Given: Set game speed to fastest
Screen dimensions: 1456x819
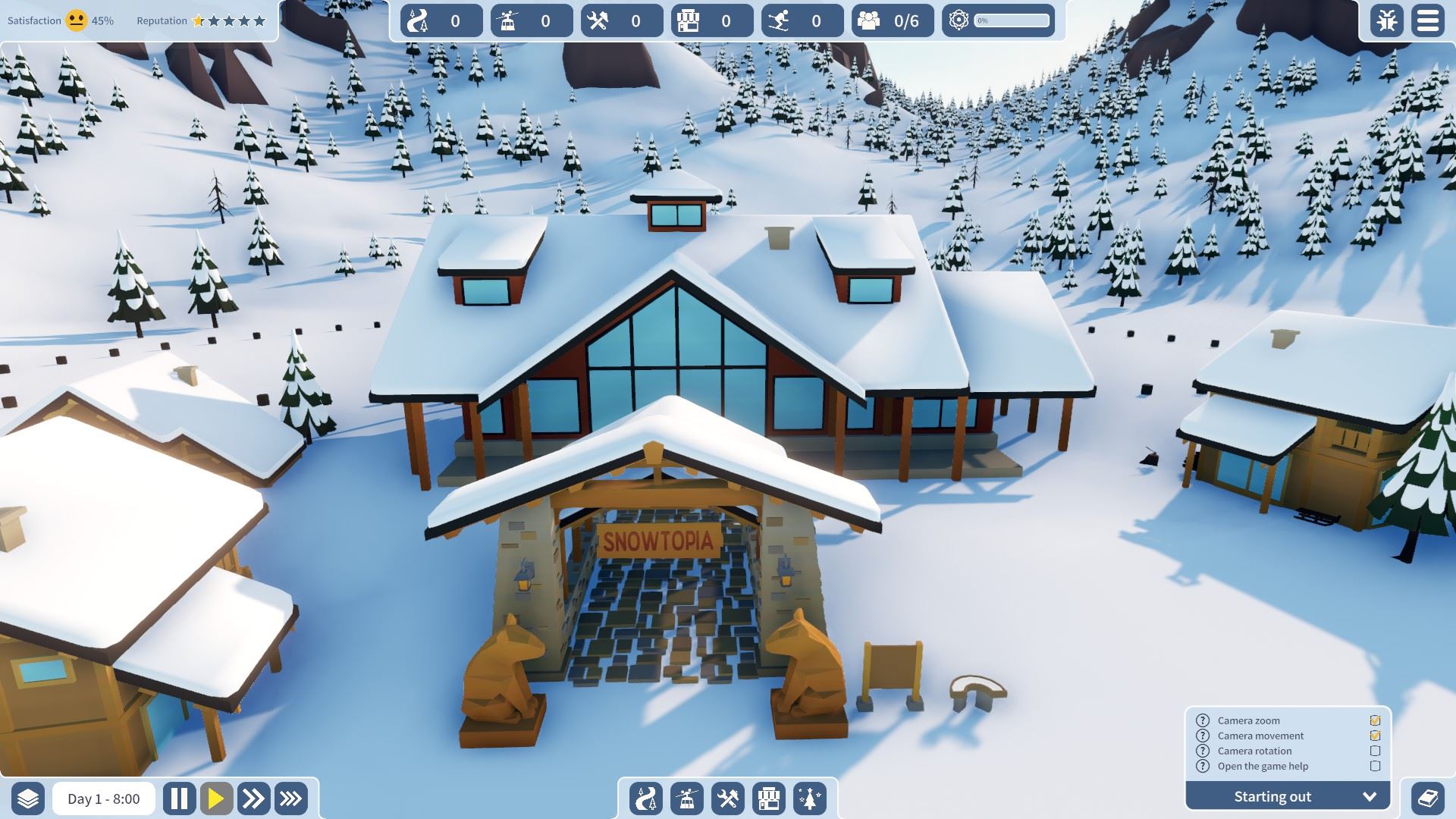Looking at the screenshot, I should coord(290,798).
